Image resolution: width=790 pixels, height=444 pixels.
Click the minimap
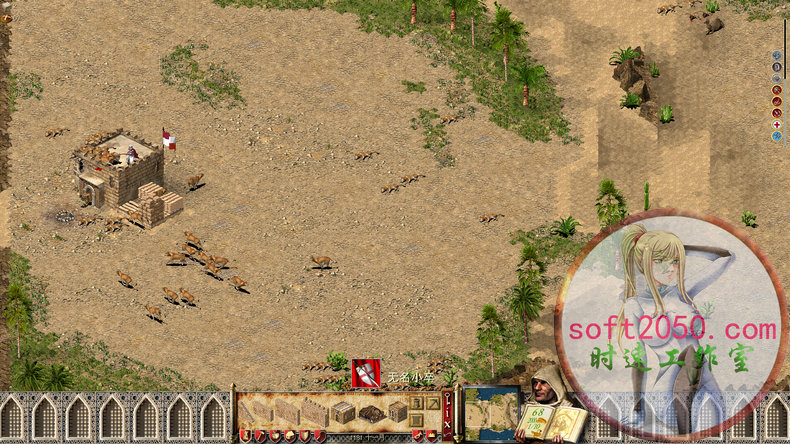coord(491,412)
